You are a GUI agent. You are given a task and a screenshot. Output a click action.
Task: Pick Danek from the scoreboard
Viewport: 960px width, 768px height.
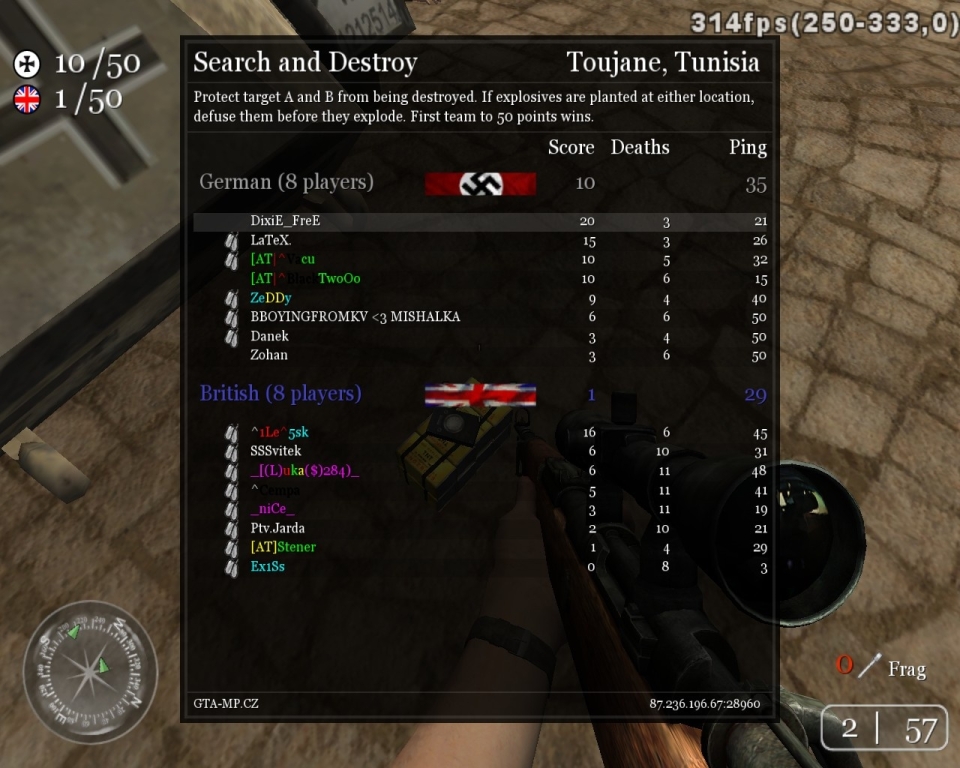[x=269, y=336]
